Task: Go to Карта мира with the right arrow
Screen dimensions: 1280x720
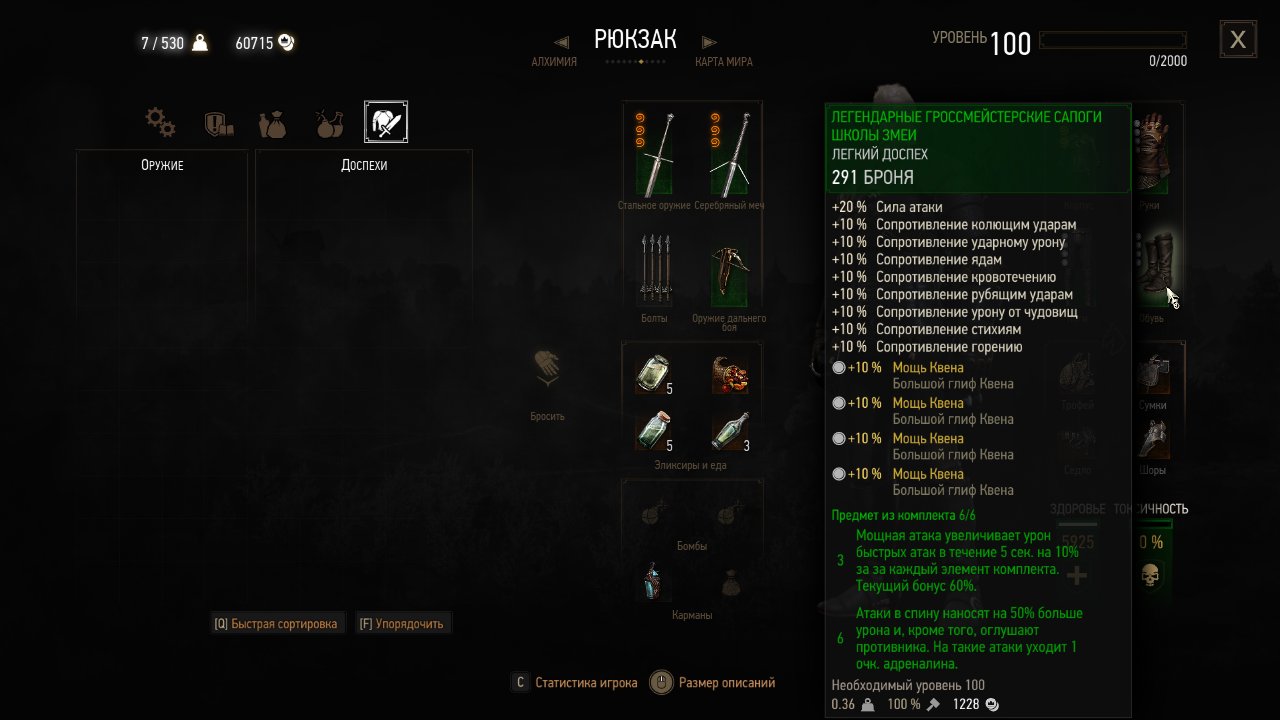Action: coord(709,42)
